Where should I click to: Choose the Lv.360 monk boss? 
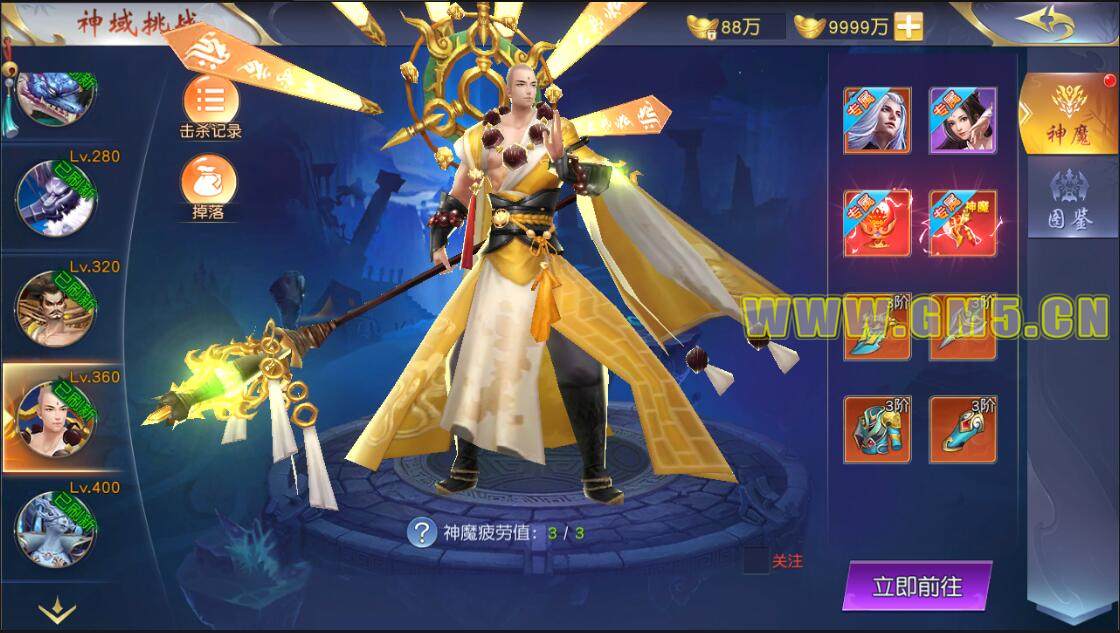[56, 418]
